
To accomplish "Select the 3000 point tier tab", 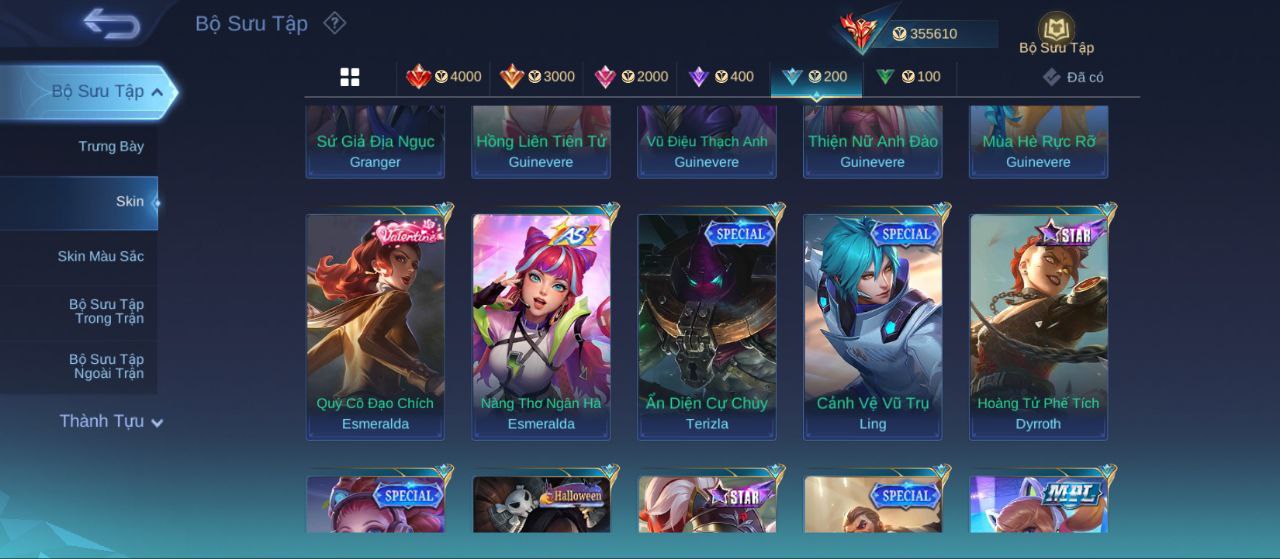I will click(x=538, y=77).
